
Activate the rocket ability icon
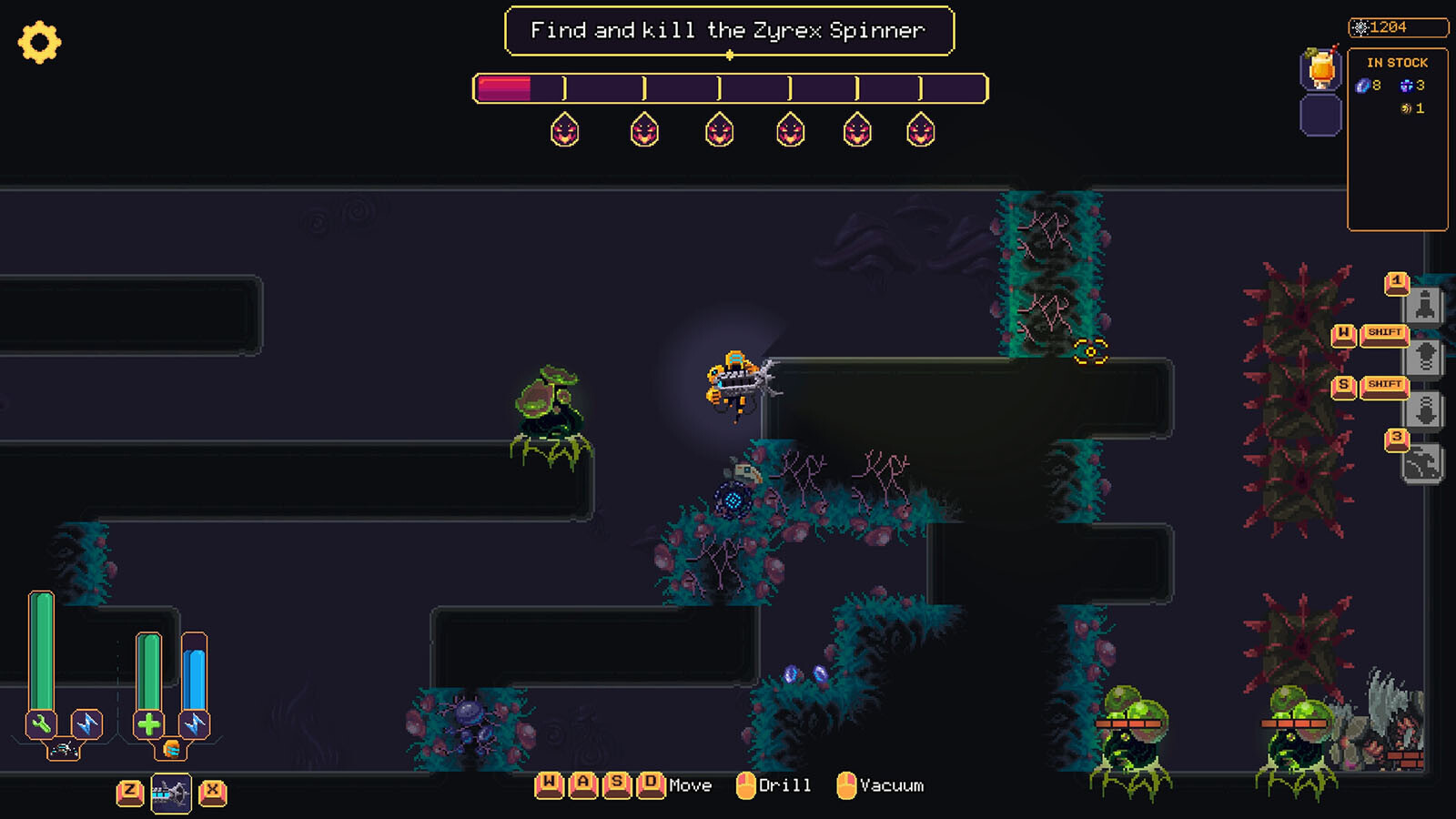click(x=1425, y=305)
